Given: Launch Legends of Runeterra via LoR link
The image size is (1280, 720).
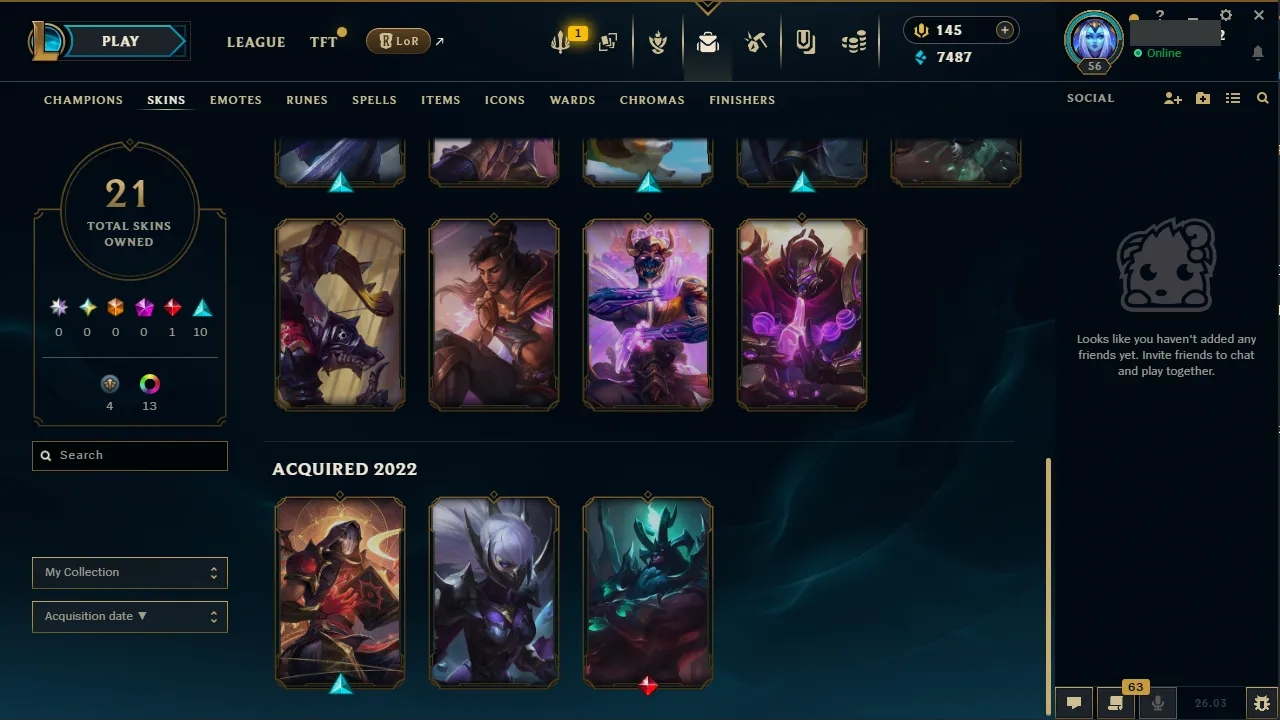Looking at the screenshot, I should coord(398,41).
